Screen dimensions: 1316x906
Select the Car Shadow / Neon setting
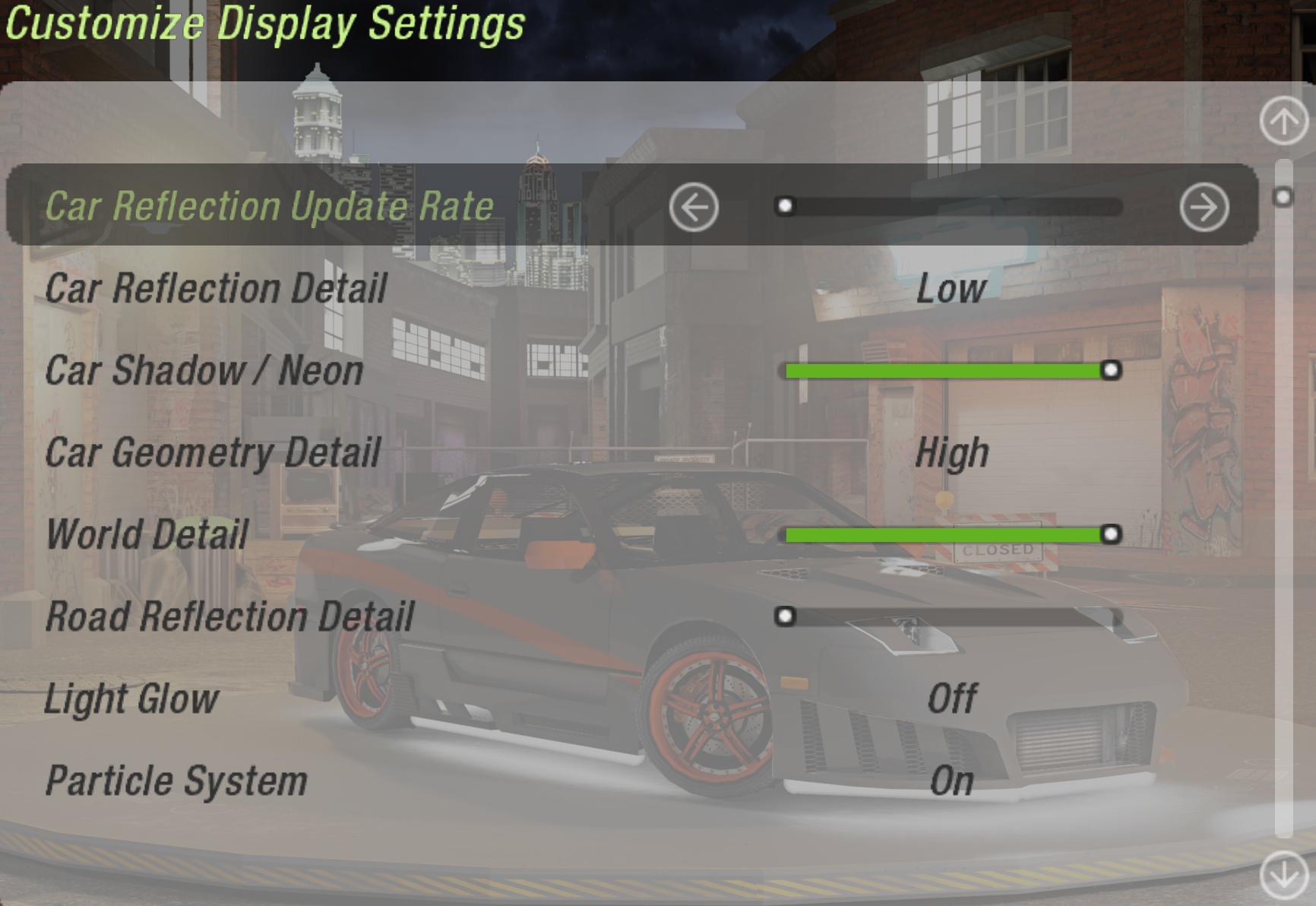[204, 371]
